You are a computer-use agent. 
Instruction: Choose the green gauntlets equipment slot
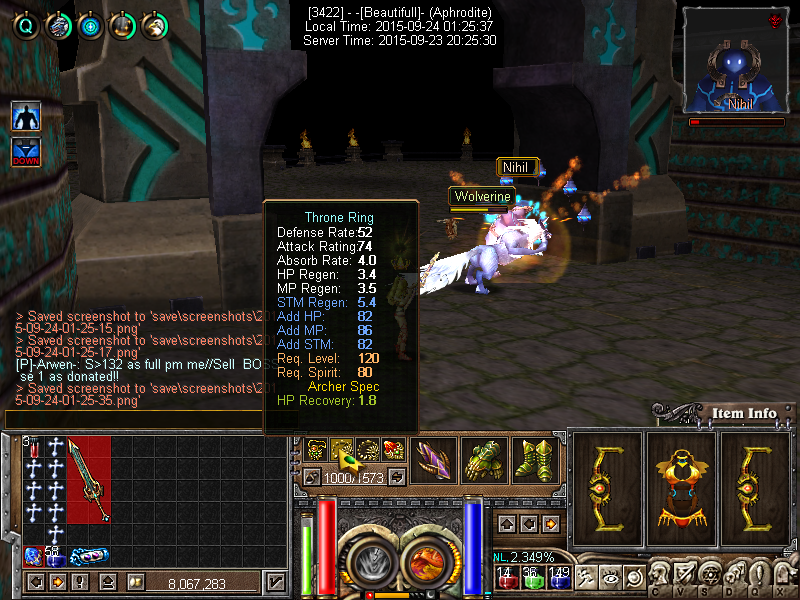[484, 461]
